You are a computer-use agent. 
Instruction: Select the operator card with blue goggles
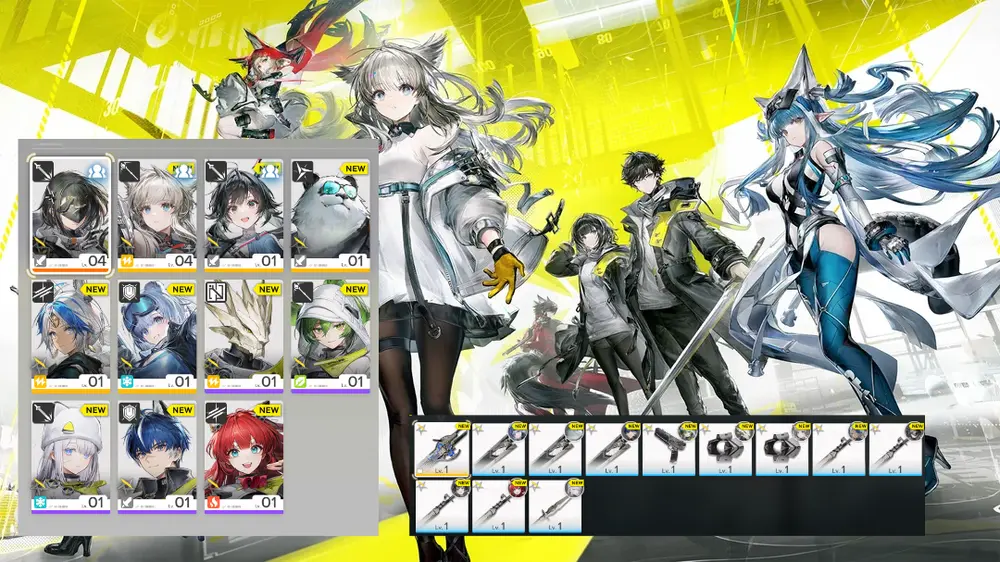tap(156, 336)
